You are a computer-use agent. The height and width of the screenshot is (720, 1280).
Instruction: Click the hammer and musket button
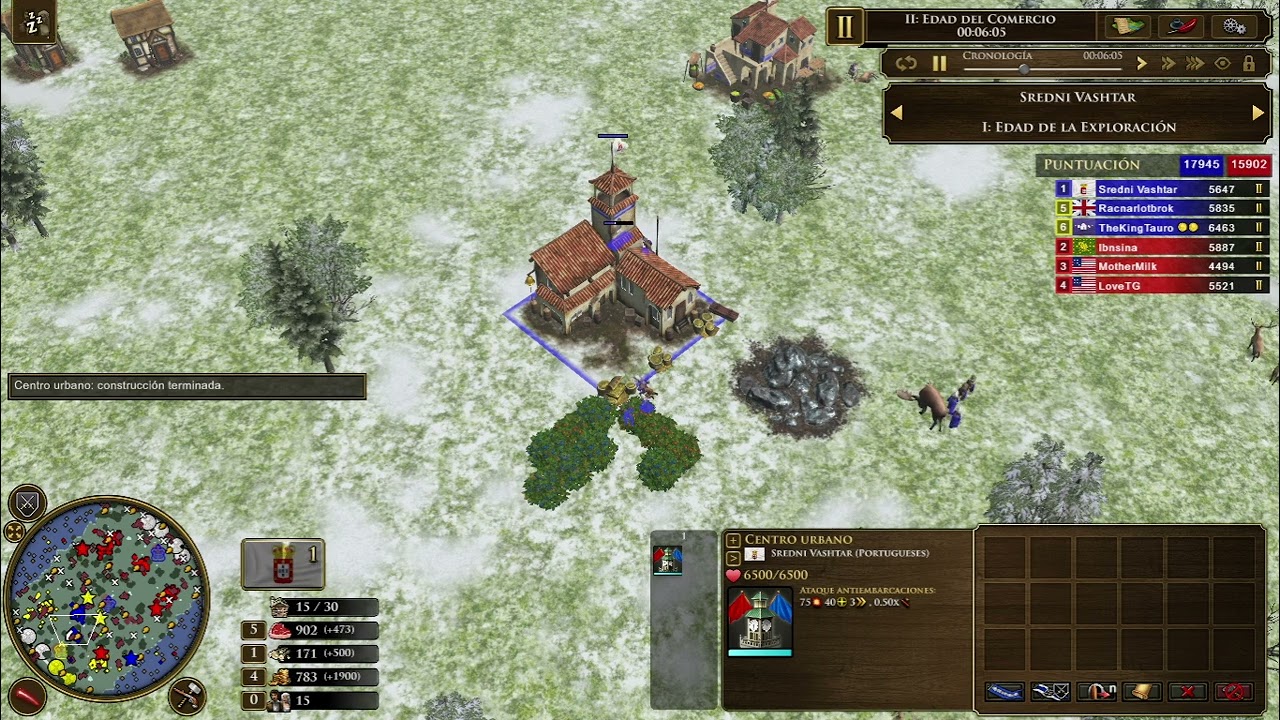point(186,694)
